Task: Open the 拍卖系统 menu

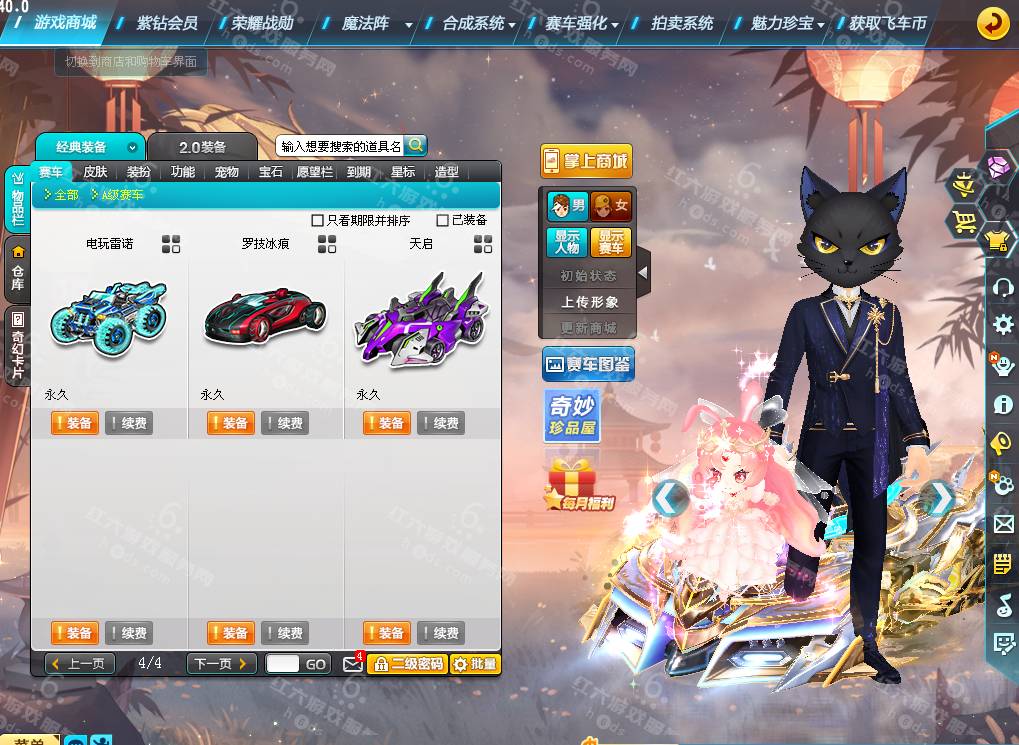Action: [x=682, y=22]
